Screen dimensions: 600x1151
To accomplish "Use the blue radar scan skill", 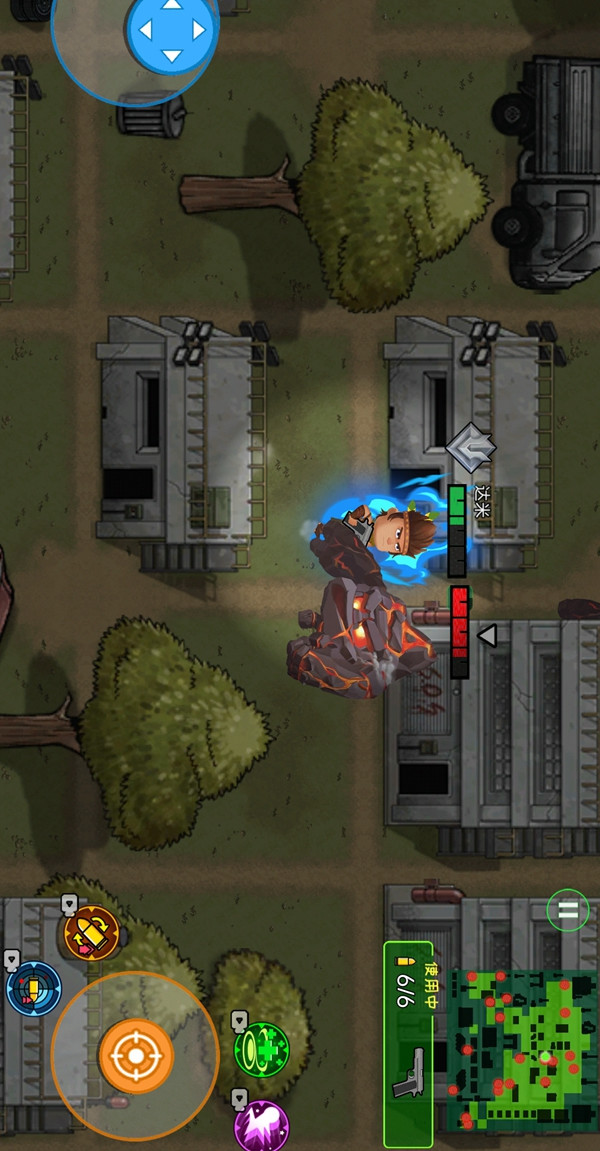I will coord(33,988).
